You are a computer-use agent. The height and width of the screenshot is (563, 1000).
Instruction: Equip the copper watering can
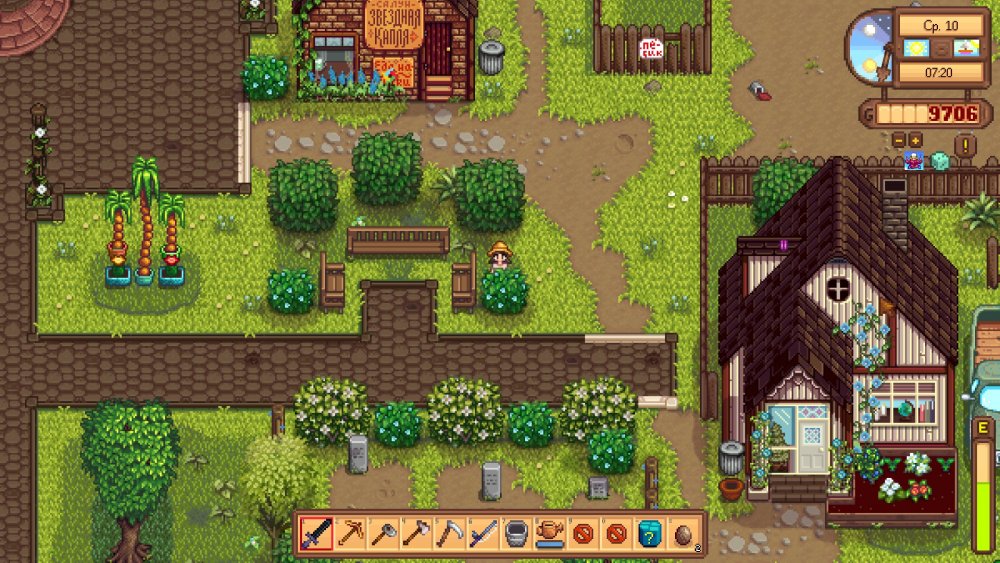click(549, 533)
